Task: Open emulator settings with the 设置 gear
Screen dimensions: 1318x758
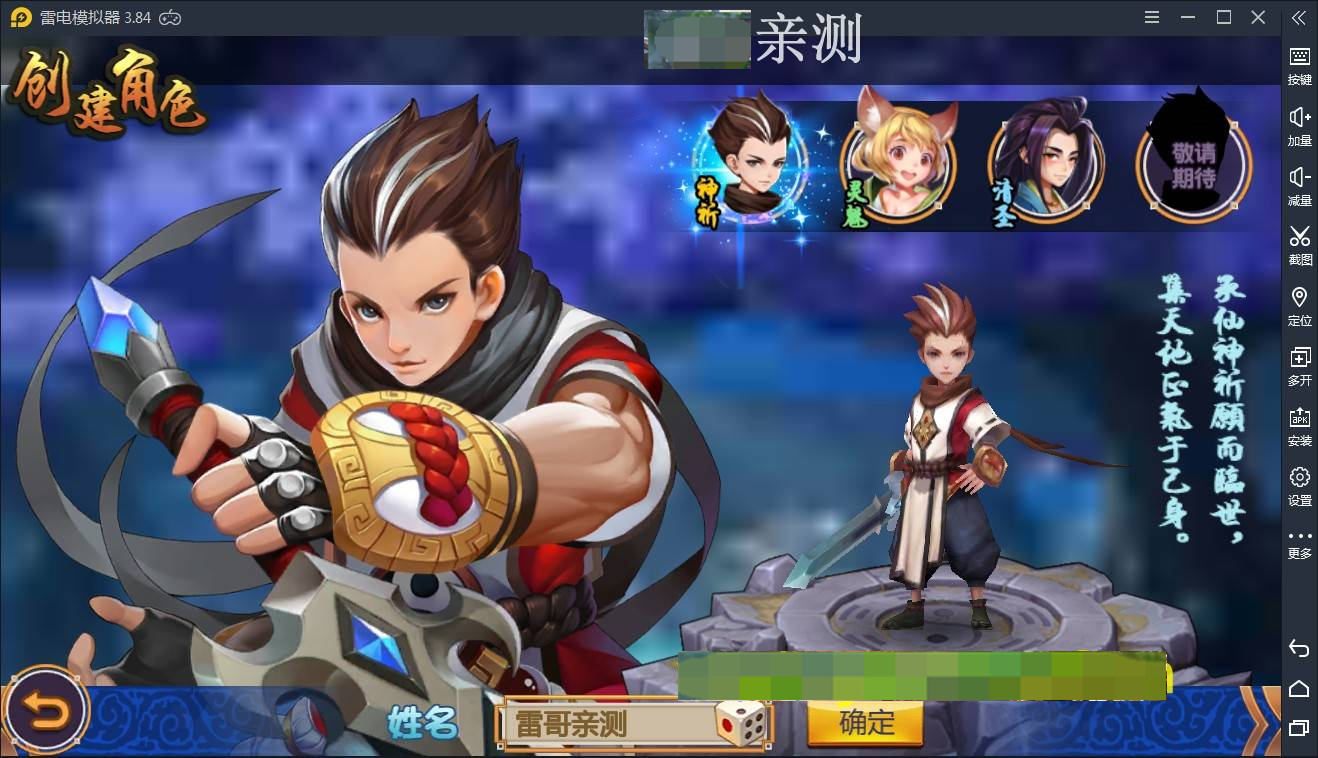Action: tap(1299, 487)
